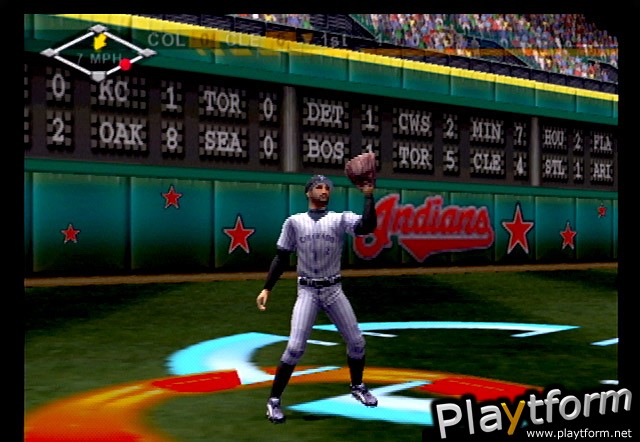Click the base diamond field indicator
Screen dimensions: 640x442
pos(97,51)
